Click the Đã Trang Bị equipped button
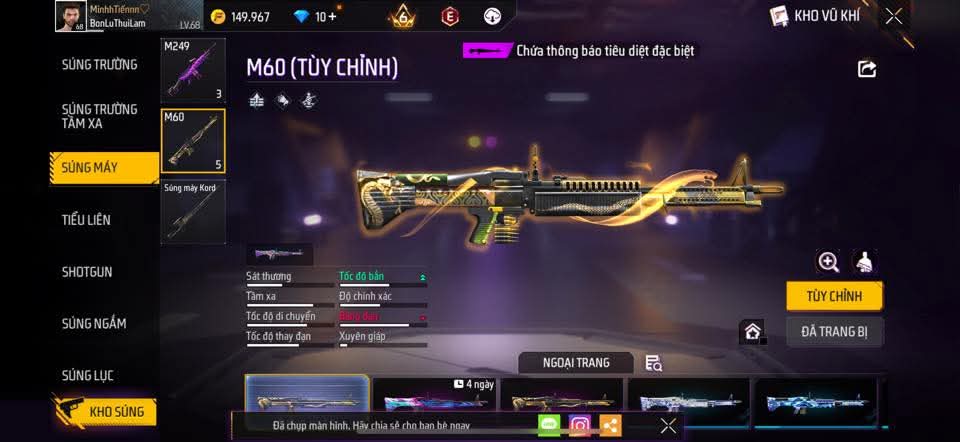This screenshot has height=442, width=960. click(x=834, y=331)
